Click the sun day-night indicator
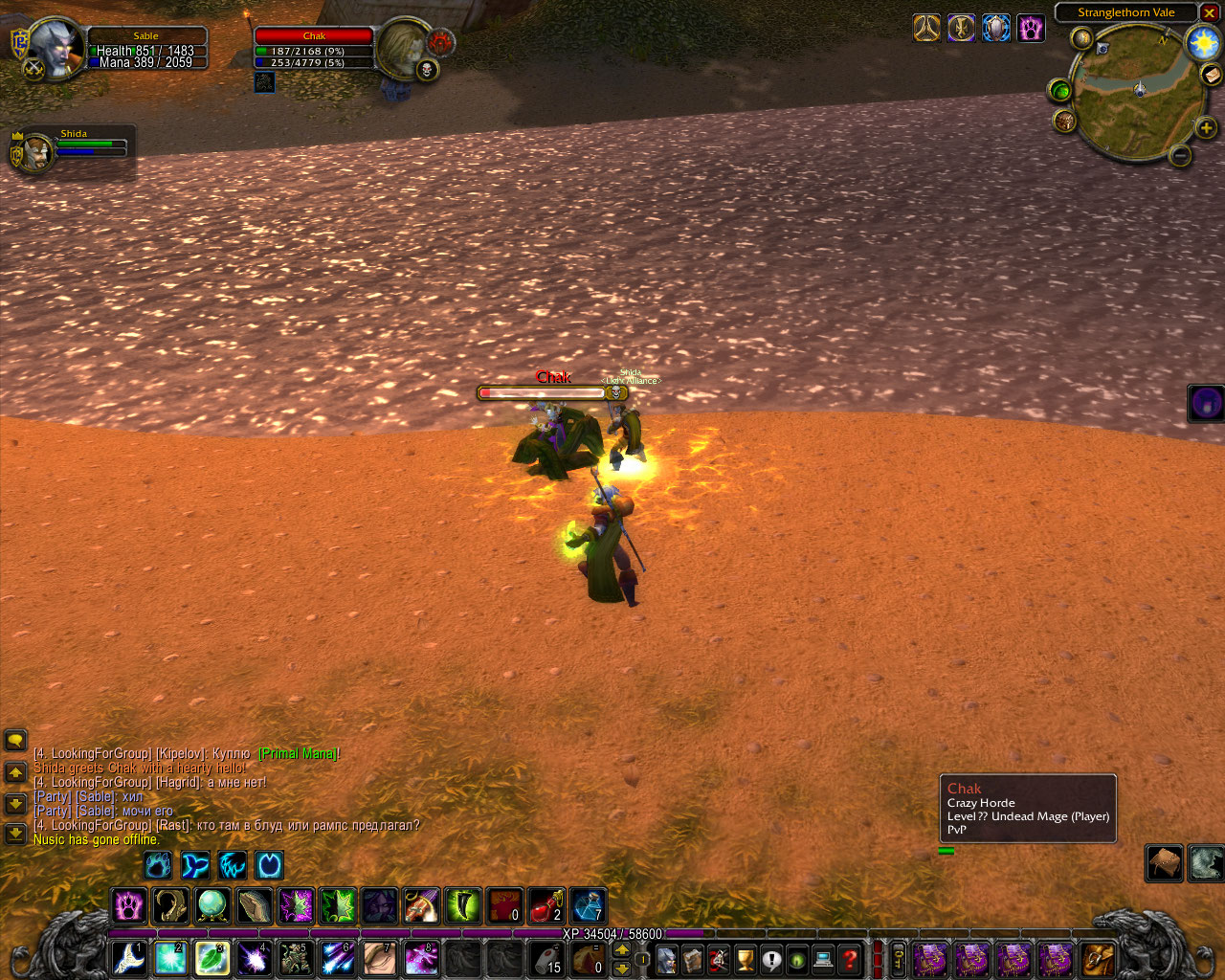Image resolution: width=1225 pixels, height=980 pixels. pyautogui.click(x=1203, y=43)
